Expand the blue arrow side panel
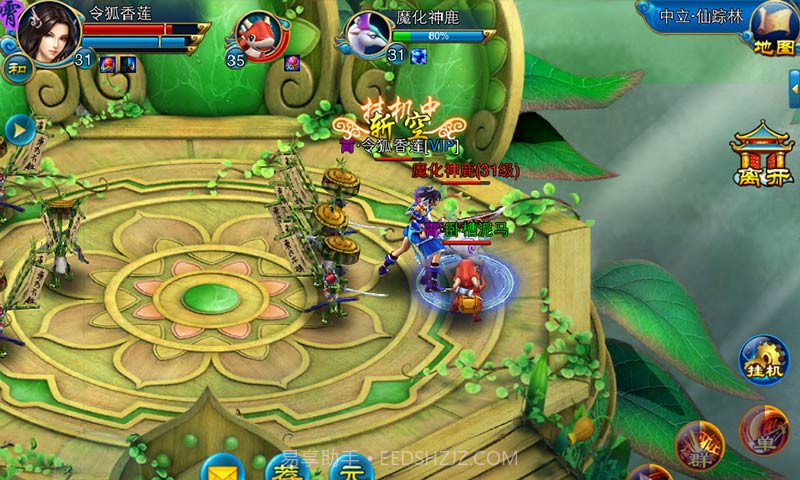 tap(18, 129)
